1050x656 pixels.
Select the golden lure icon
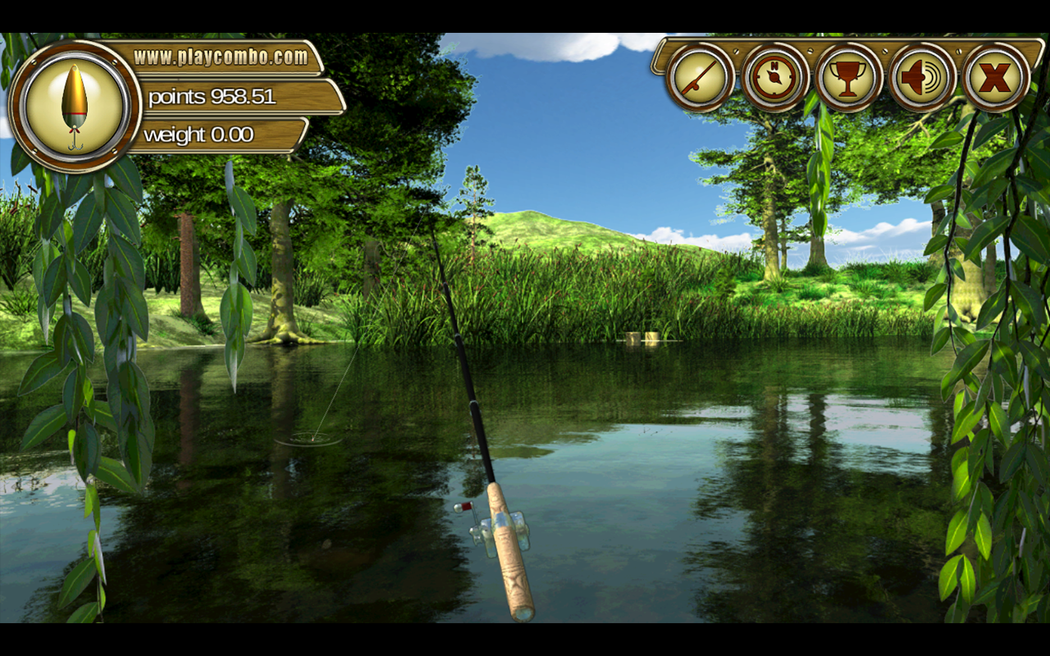tap(75, 106)
